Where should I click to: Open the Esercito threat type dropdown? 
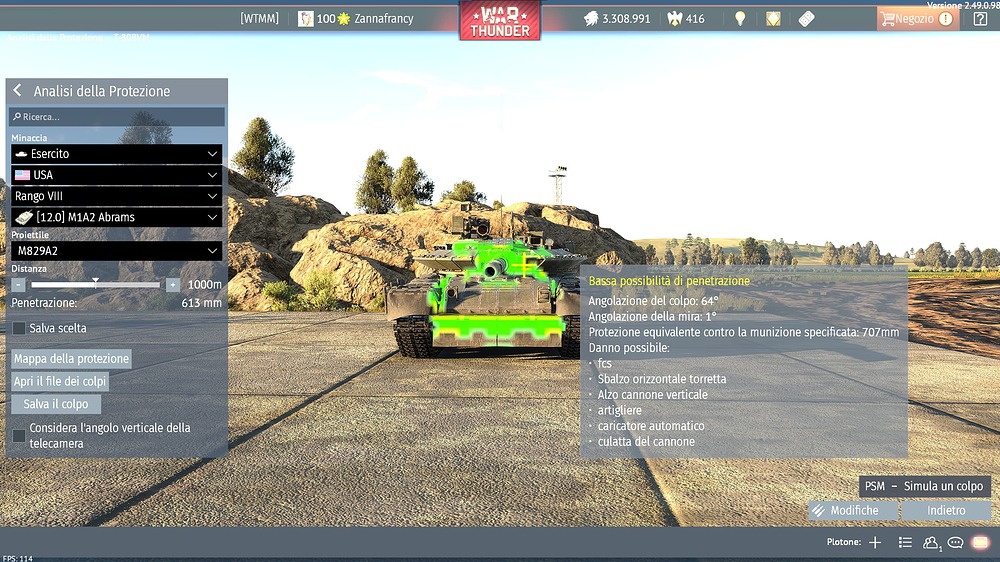click(x=116, y=154)
